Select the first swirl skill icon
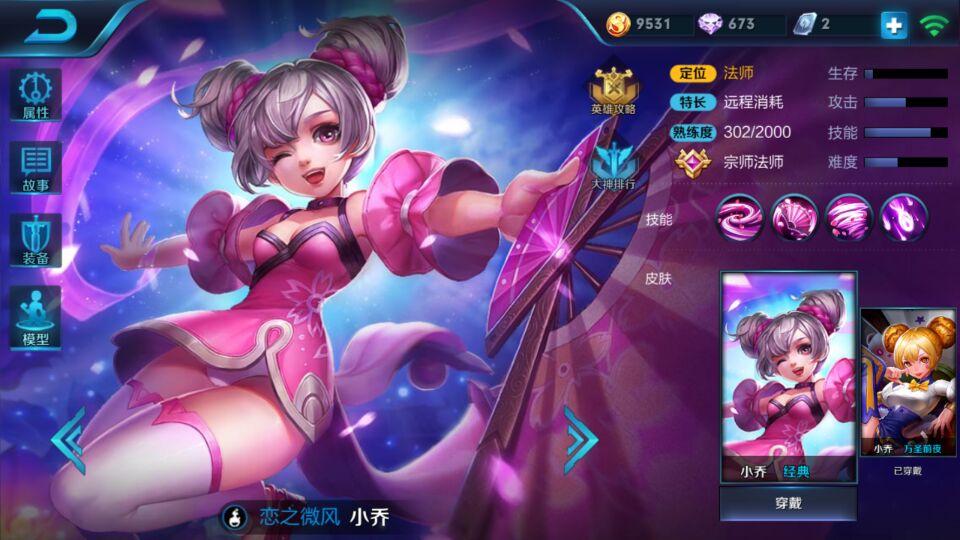 (740, 217)
